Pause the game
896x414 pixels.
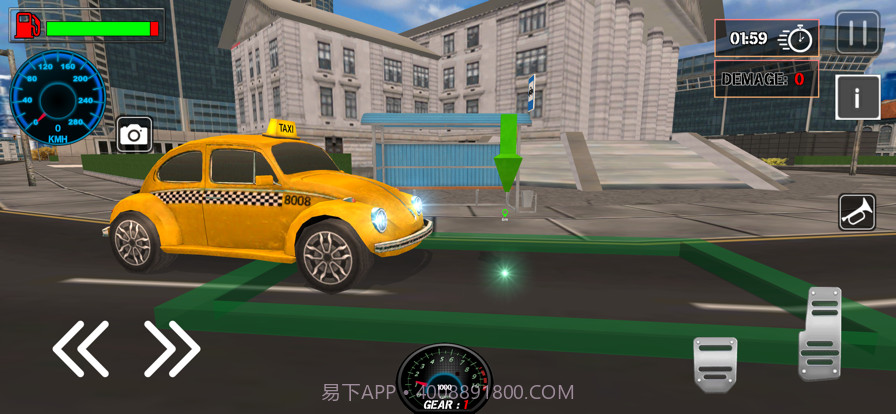(x=857, y=33)
